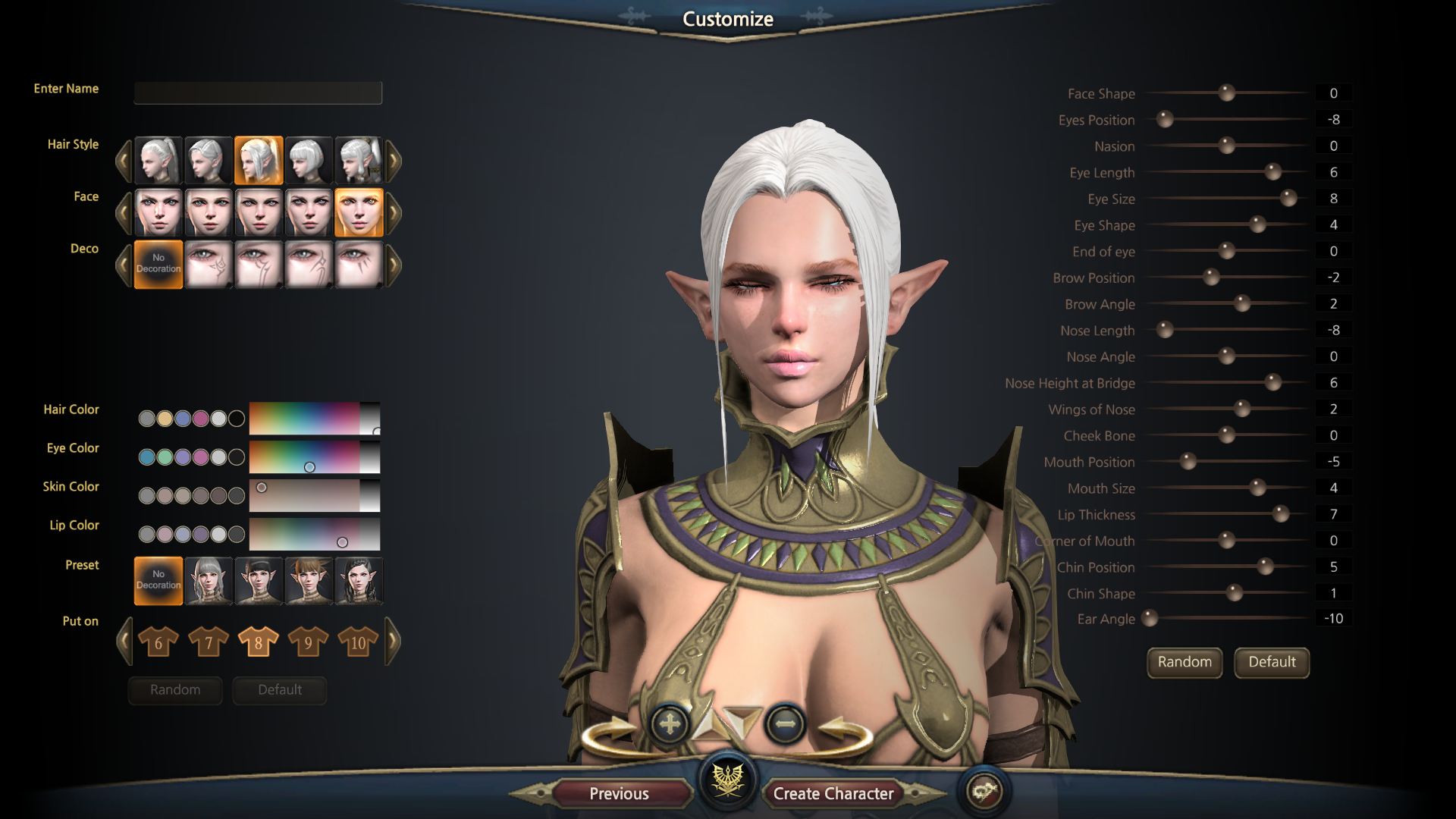The image size is (1456, 819).
Task: Click the Create Character button
Action: tap(833, 793)
